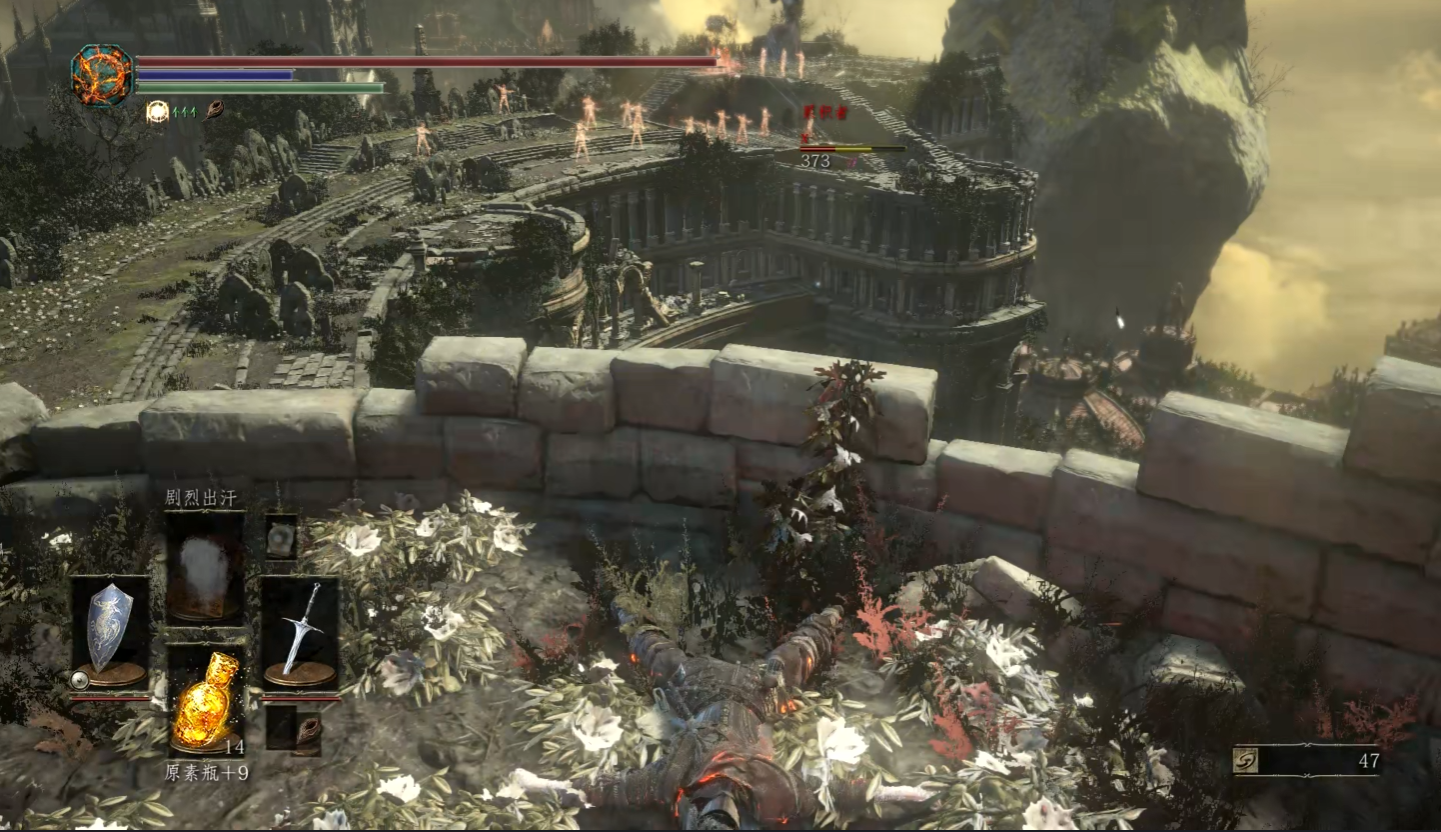Use the Estus Flask +9 item slot
Viewport: 1441px width, 832px height.
[205, 700]
